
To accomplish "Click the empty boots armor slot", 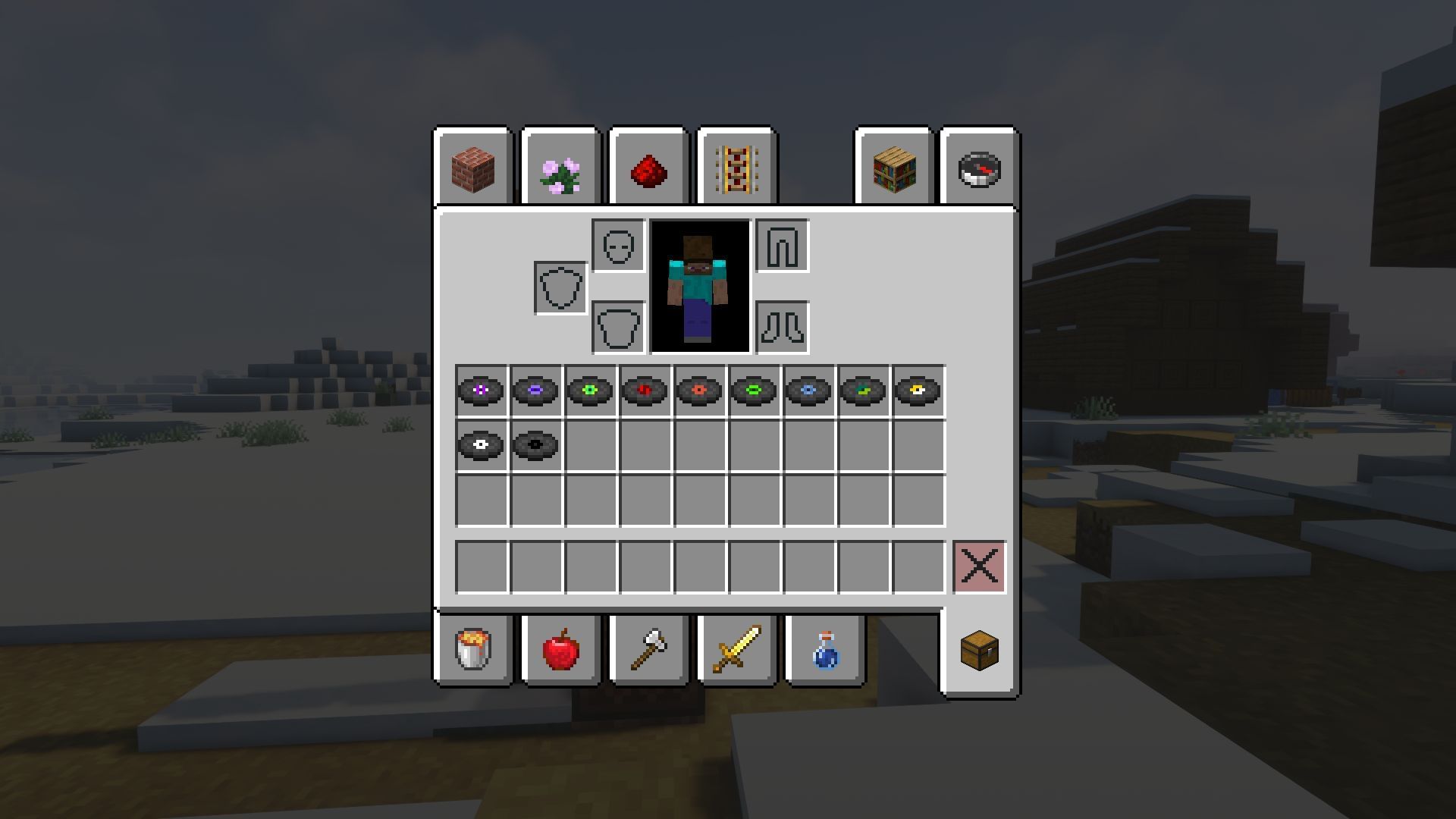I will (x=781, y=326).
